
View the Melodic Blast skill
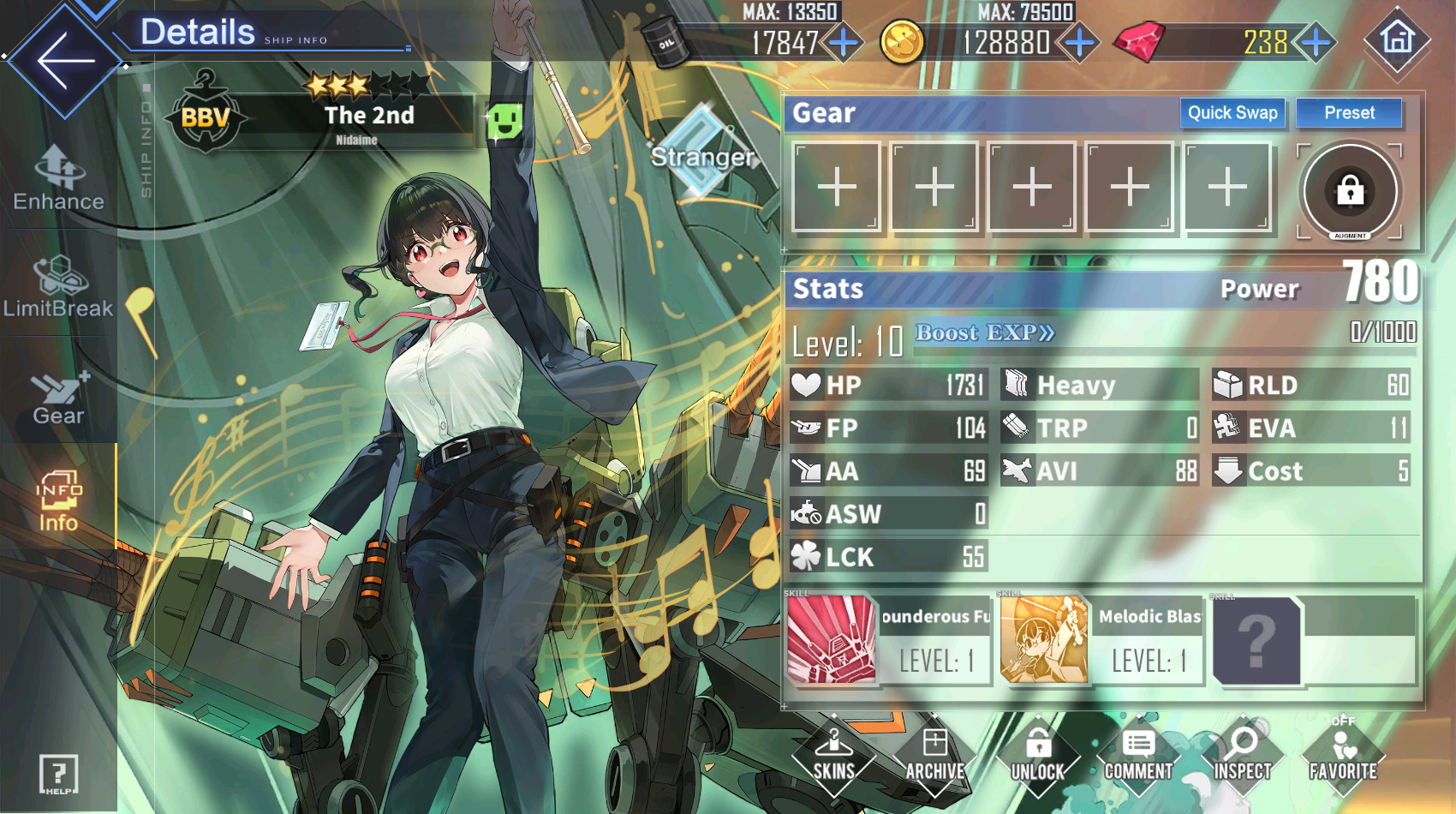tap(1101, 640)
